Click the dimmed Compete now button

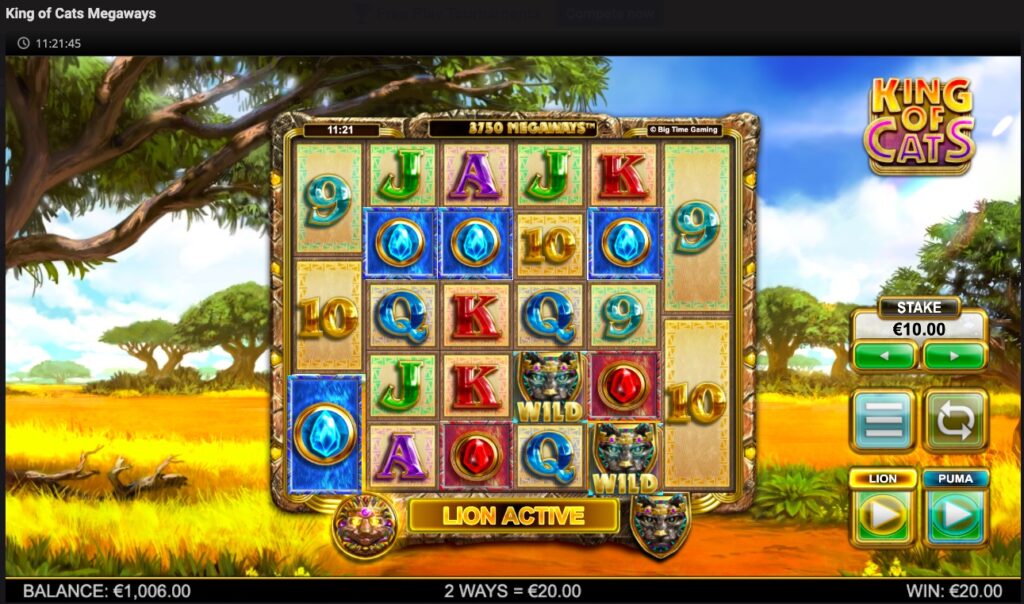point(613,14)
